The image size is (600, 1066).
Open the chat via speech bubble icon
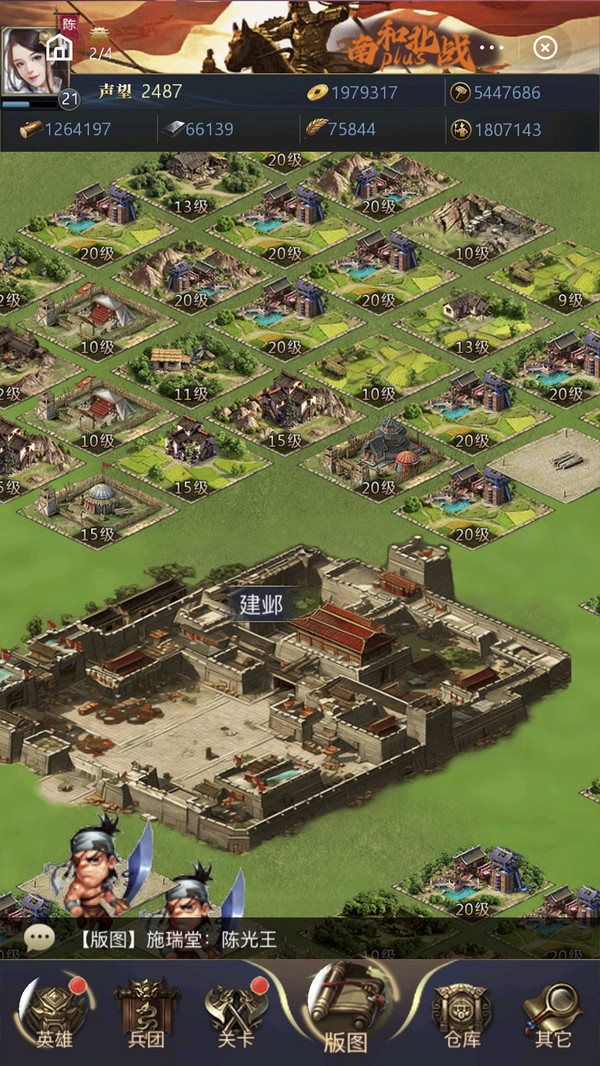pyautogui.click(x=40, y=938)
